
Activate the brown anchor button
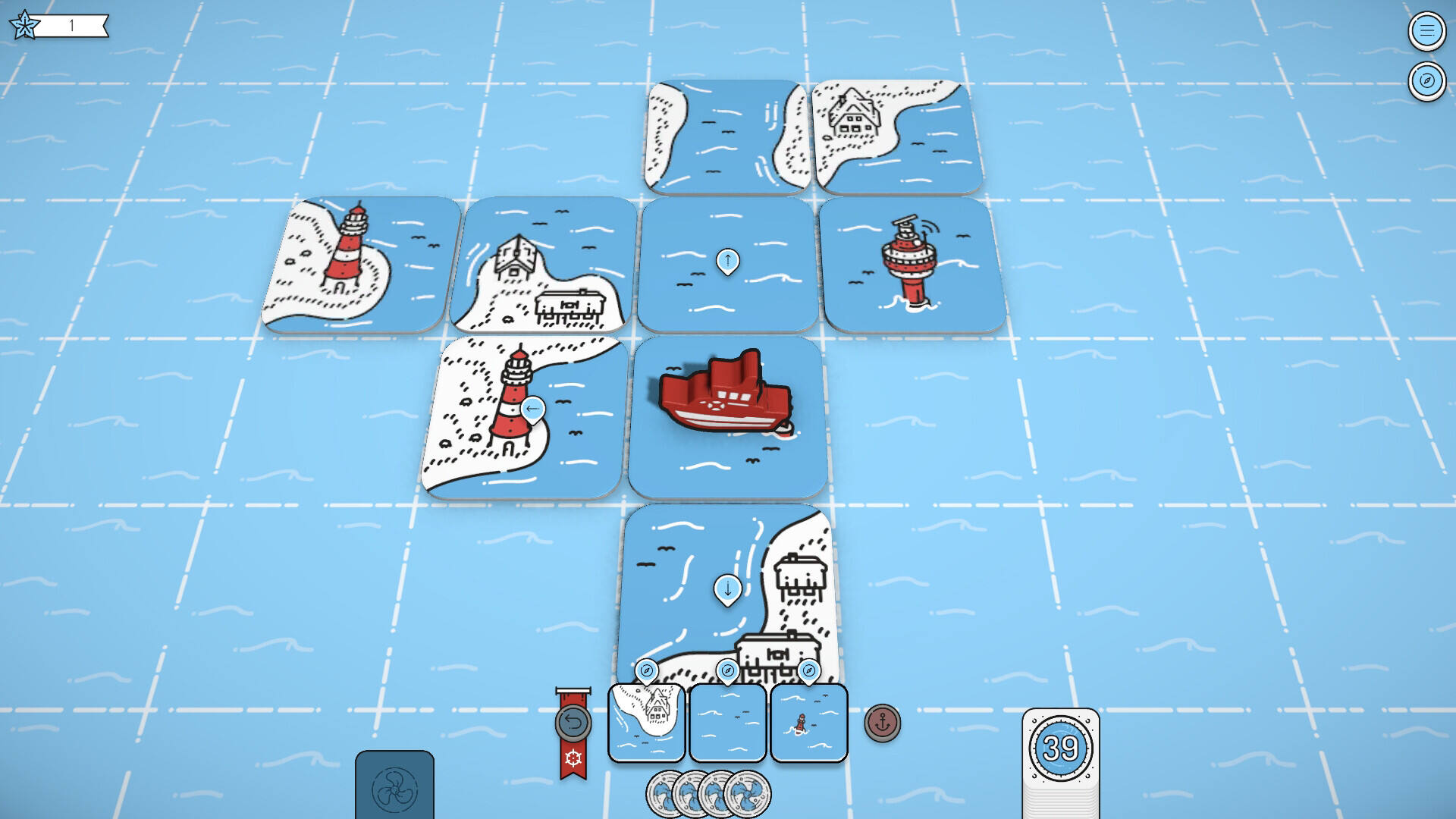coord(882,723)
